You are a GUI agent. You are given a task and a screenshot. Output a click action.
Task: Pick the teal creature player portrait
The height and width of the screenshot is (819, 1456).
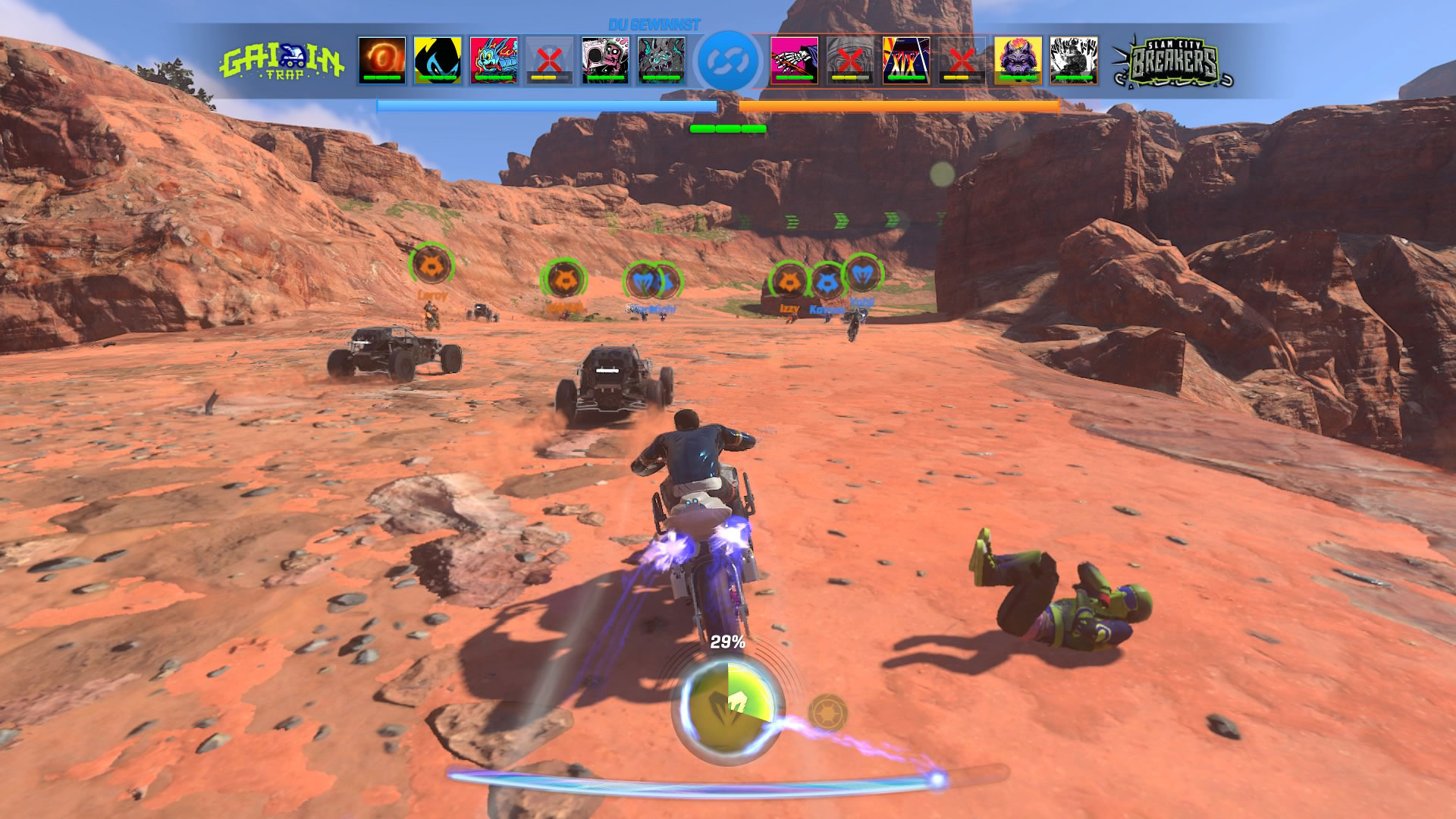click(661, 59)
